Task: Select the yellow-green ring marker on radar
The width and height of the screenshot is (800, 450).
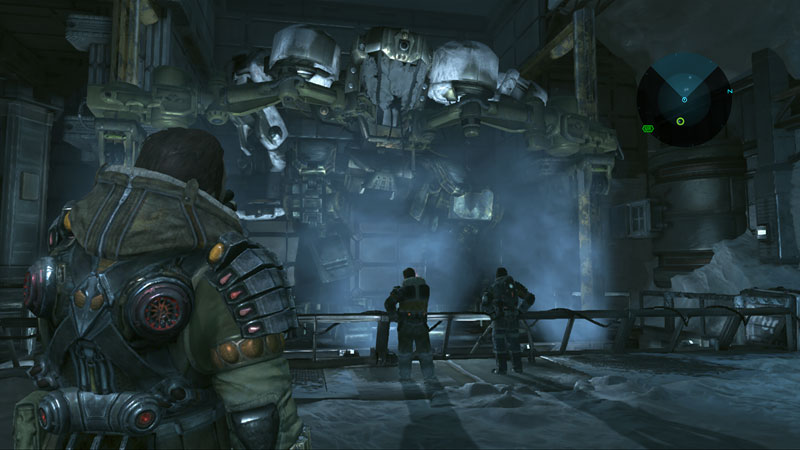Action: [680, 122]
